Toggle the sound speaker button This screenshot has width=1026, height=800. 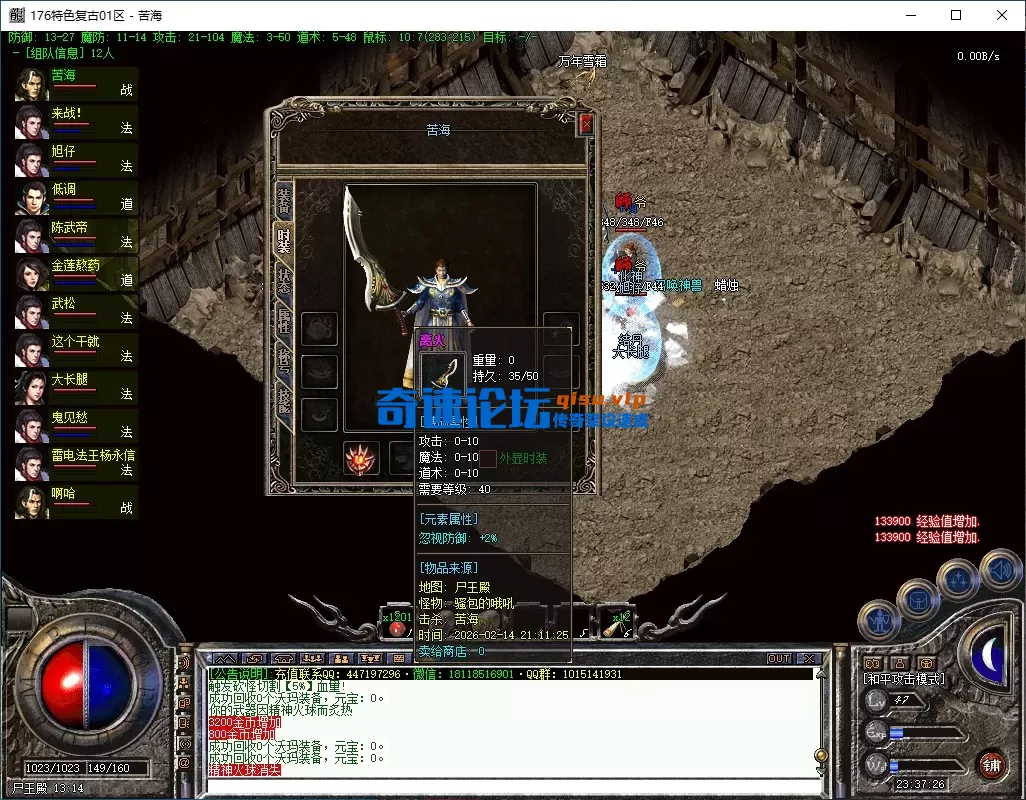(999, 571)
